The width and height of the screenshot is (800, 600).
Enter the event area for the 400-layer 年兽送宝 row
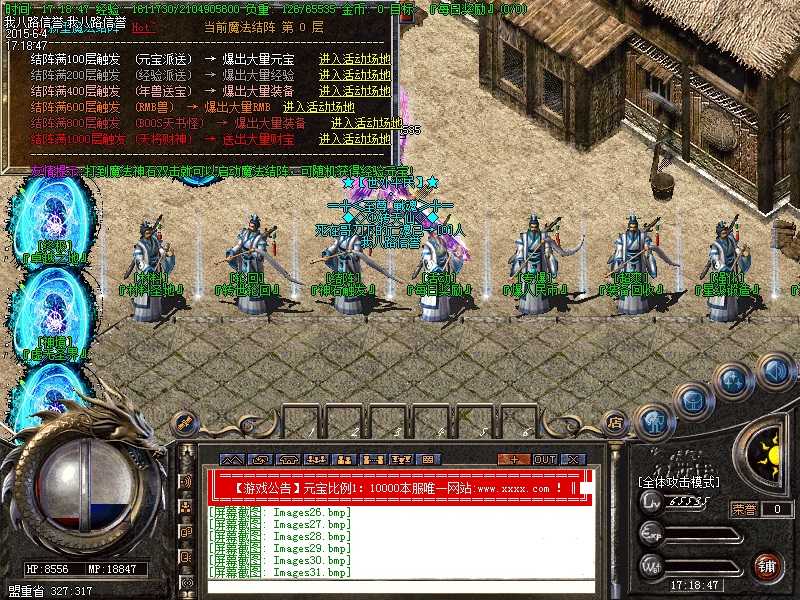(x=350, y=90)
